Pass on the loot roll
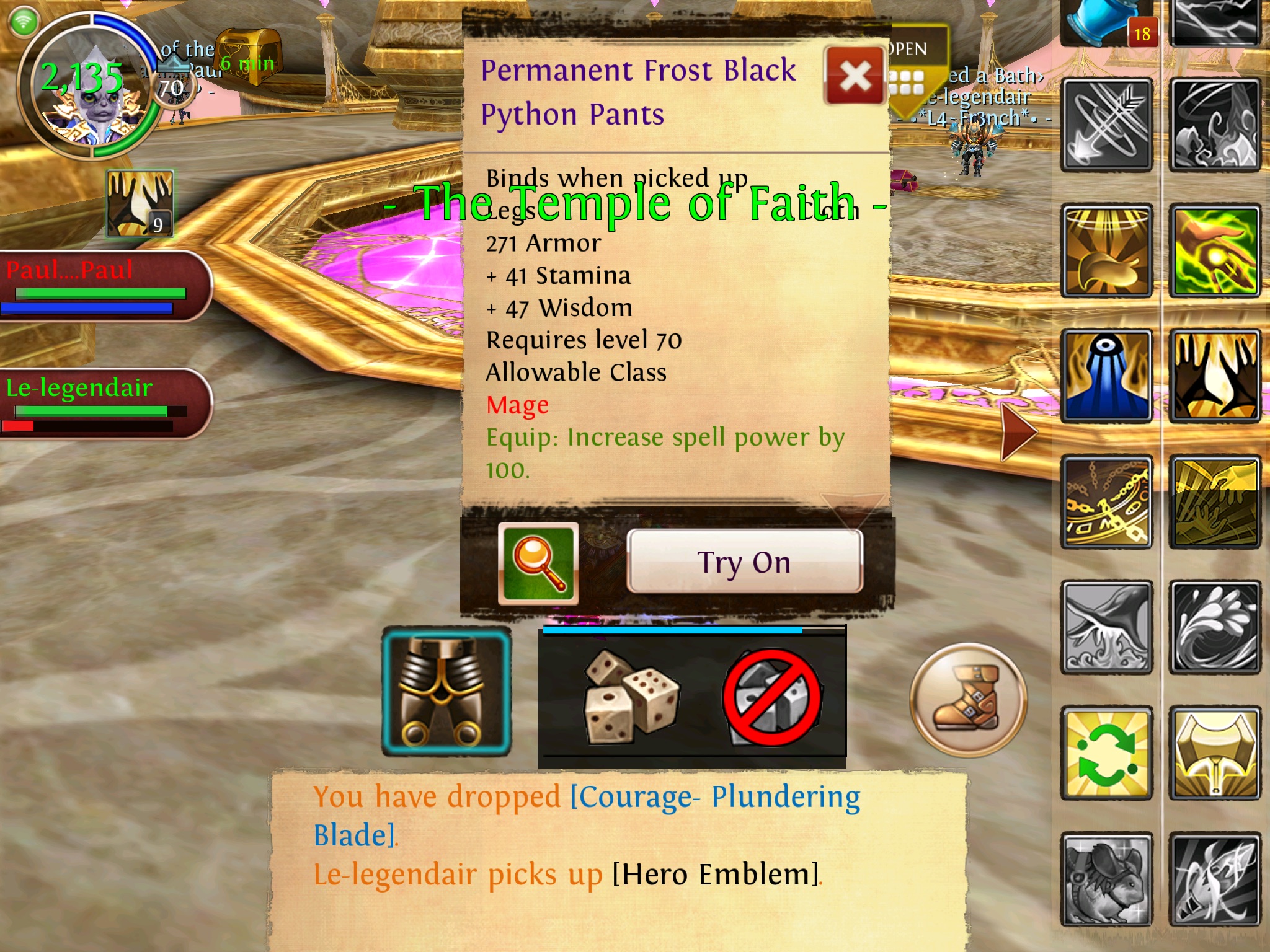The width and height of the screenshot is (1270, 952). click(773, 697)
